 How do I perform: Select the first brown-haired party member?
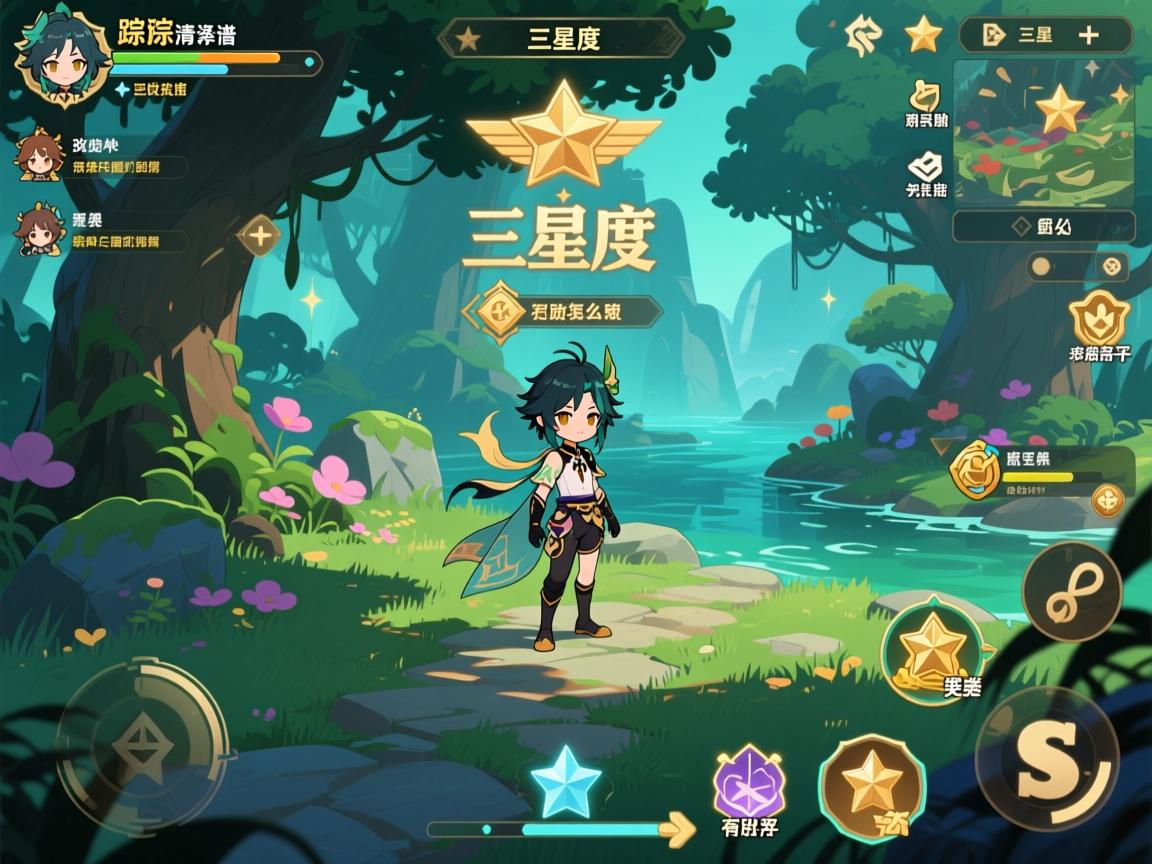pyautogui.click(x=40, y=157)
